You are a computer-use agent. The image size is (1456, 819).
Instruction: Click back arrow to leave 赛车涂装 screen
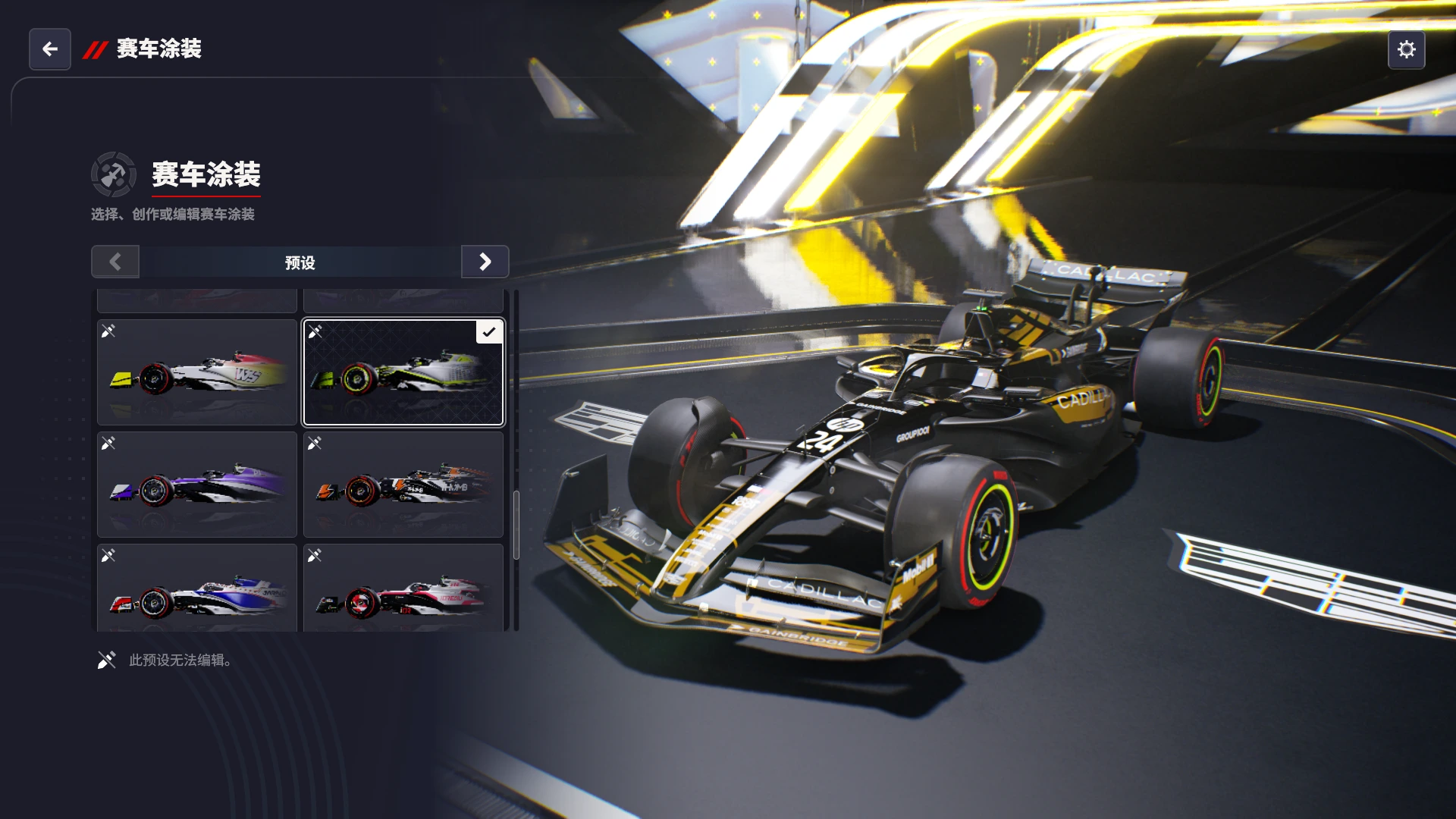[x=49, y=49]
